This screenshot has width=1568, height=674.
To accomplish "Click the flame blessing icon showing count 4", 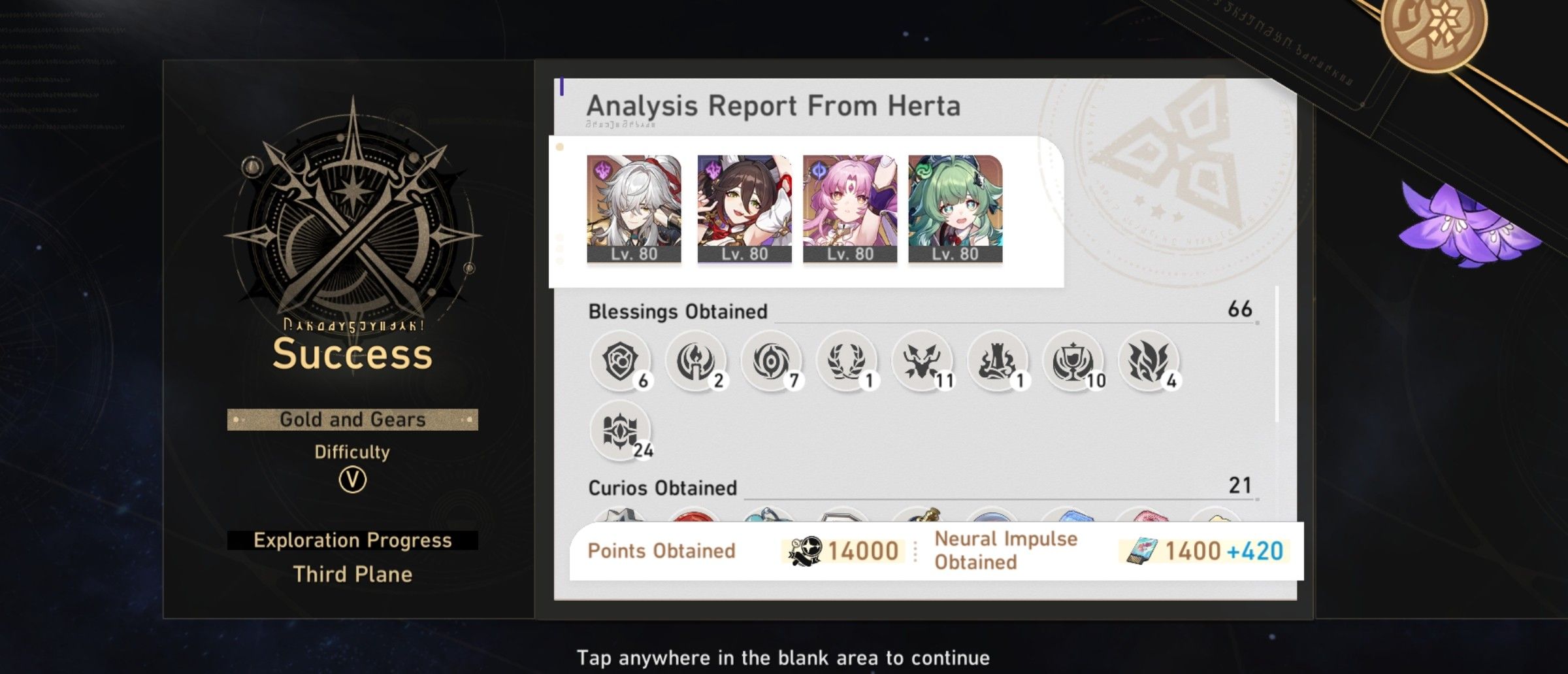I will pyautogui.click(x=1148, y=361).
